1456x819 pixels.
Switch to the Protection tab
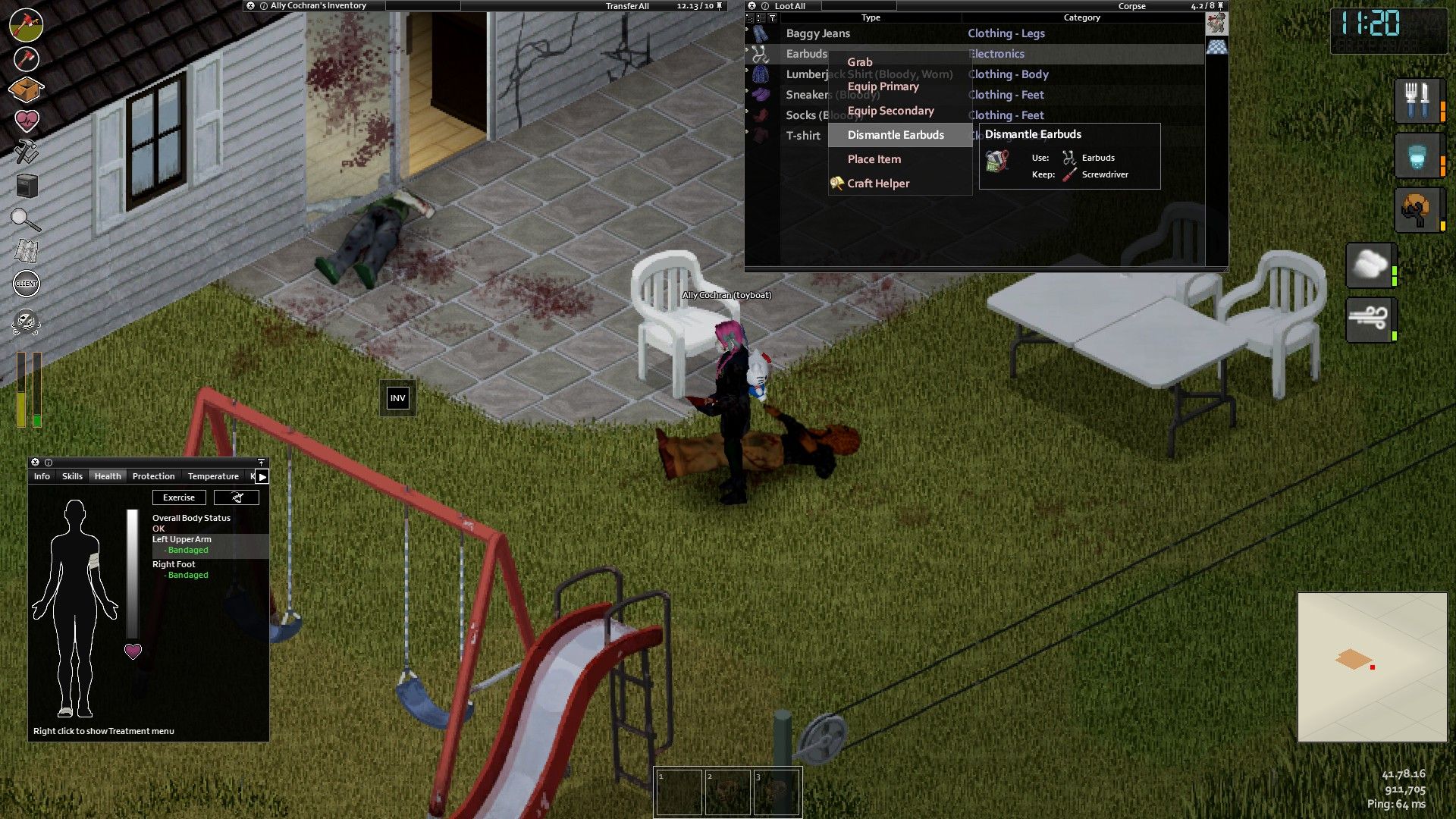click(153, 476)
